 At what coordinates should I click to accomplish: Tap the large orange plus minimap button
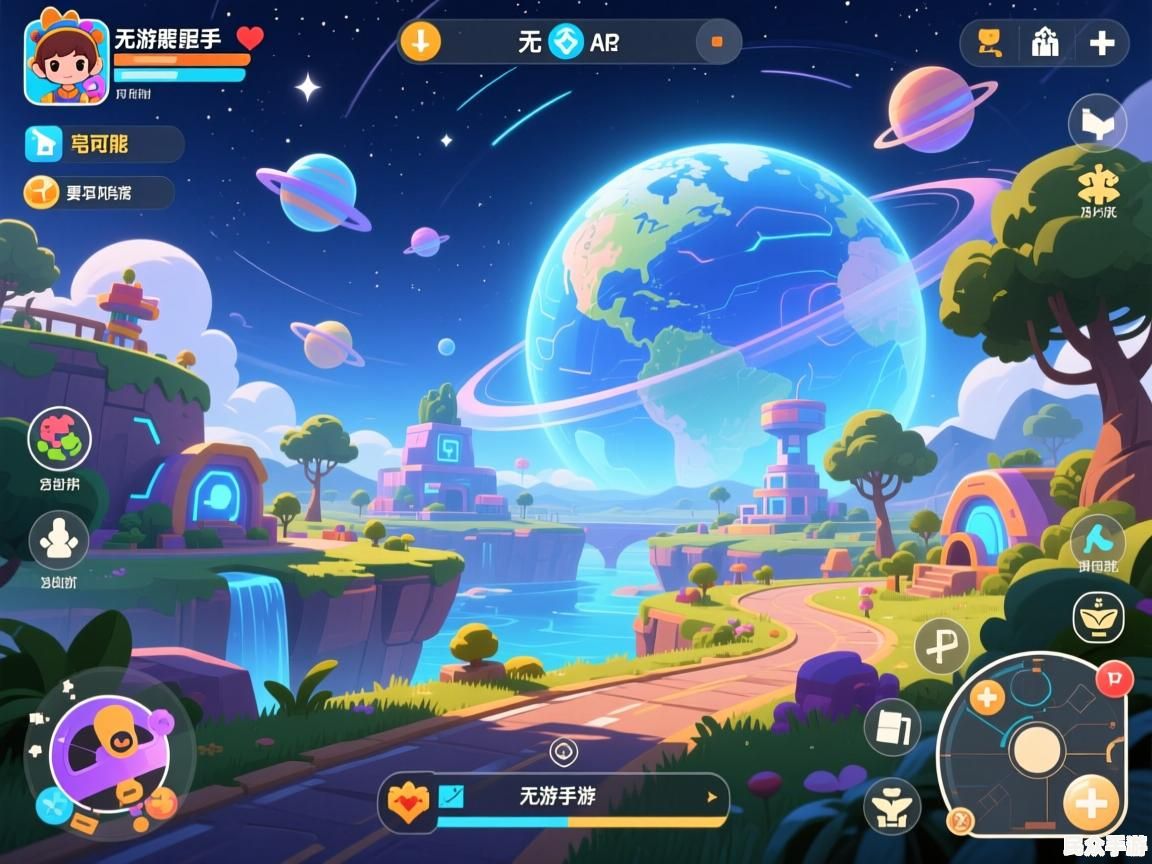[1090, 802]
